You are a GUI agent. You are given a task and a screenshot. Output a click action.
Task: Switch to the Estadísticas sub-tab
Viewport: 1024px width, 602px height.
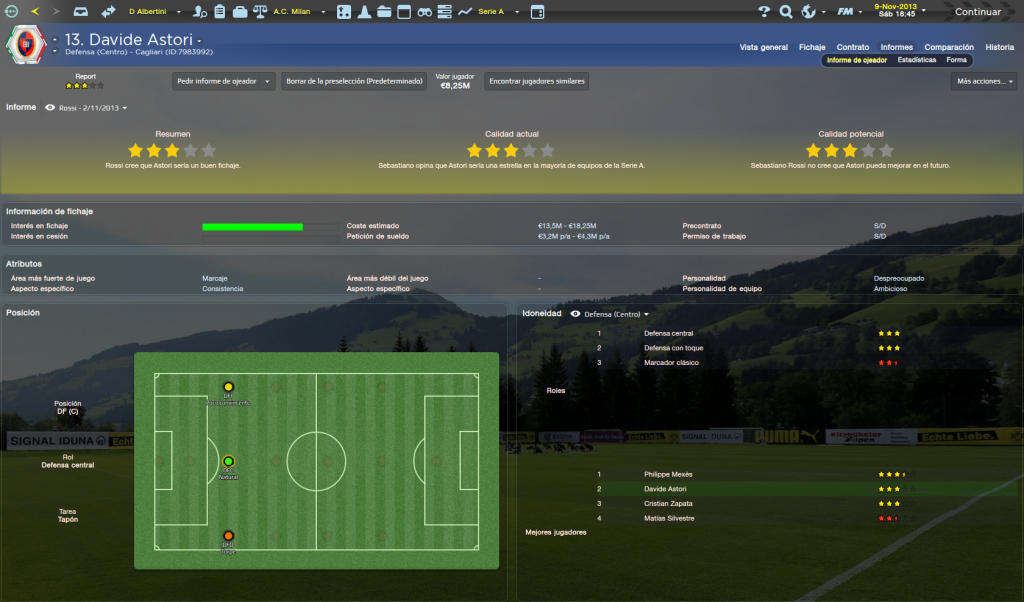click(916, 60)
